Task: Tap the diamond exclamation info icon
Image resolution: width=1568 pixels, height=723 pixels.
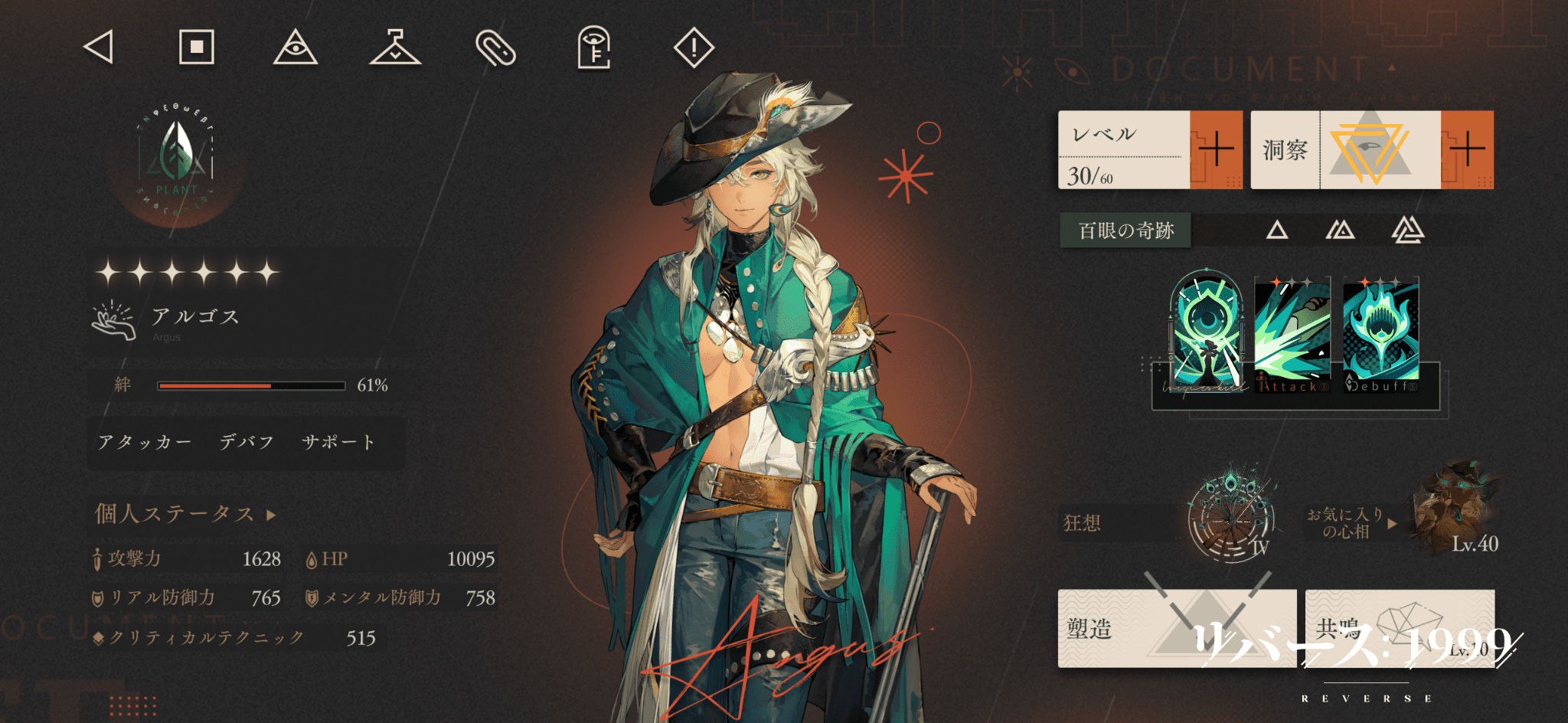Action: point(694,47)
